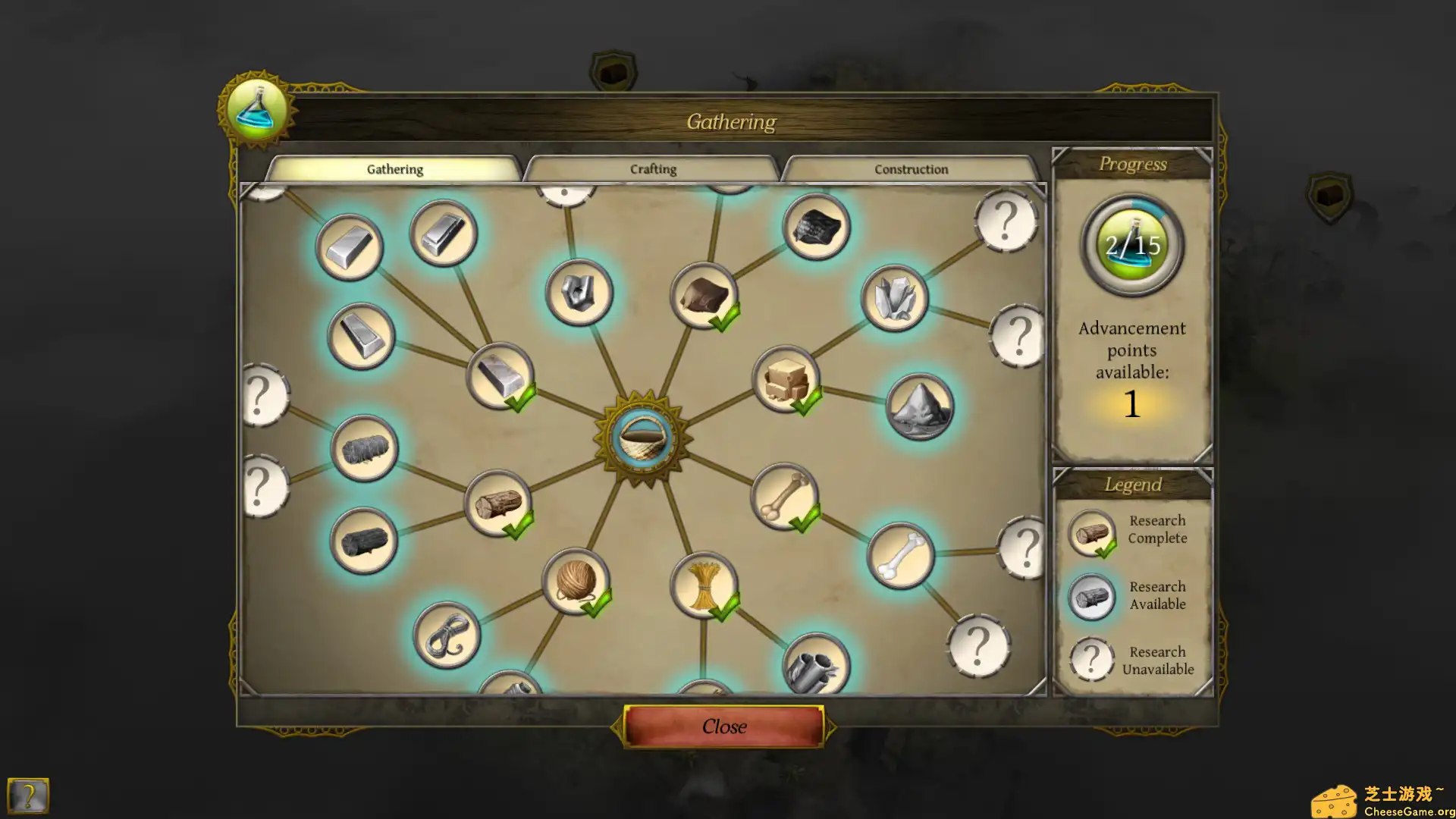Research the coal lump node
This screenshot has height=819, width=1456.
816,227
